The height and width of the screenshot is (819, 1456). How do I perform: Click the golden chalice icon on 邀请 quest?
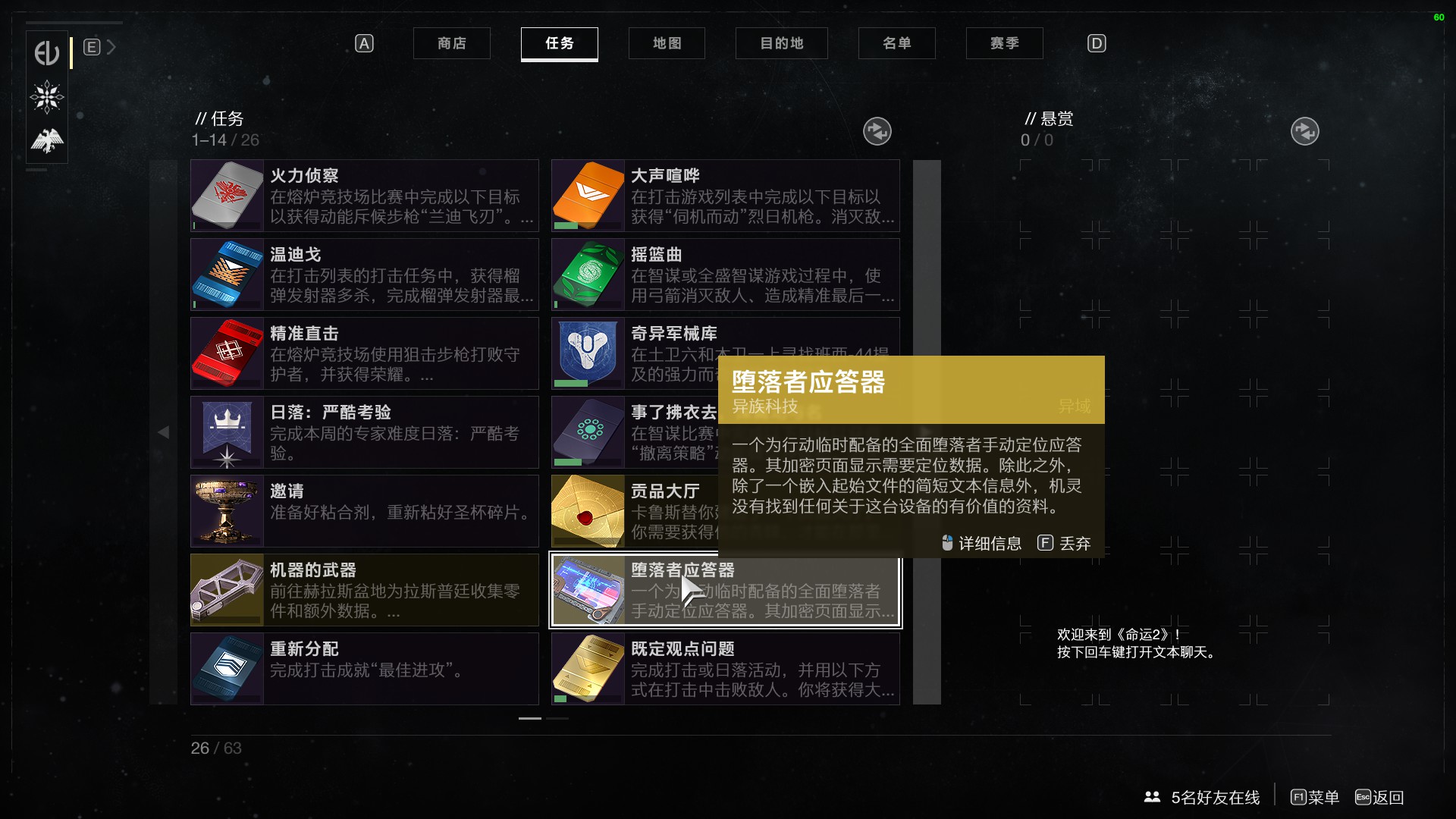(227, 510)
